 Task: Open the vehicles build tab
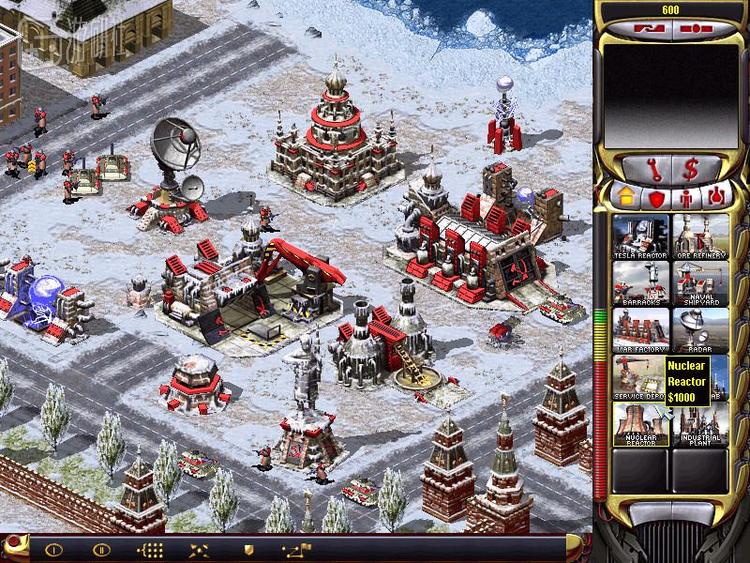click(x=714, y=197)
